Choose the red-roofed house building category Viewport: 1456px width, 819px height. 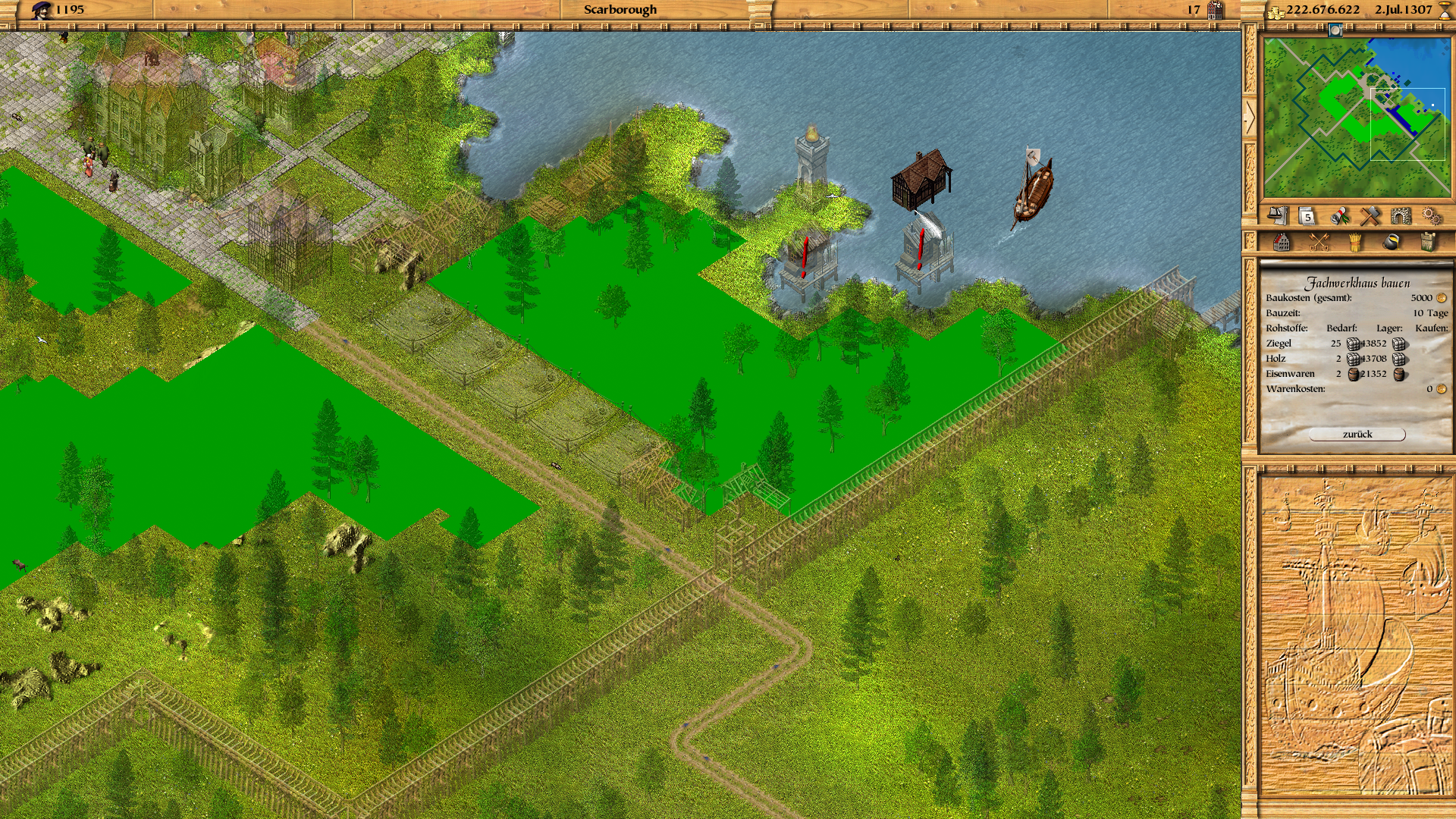(1282, 243)
